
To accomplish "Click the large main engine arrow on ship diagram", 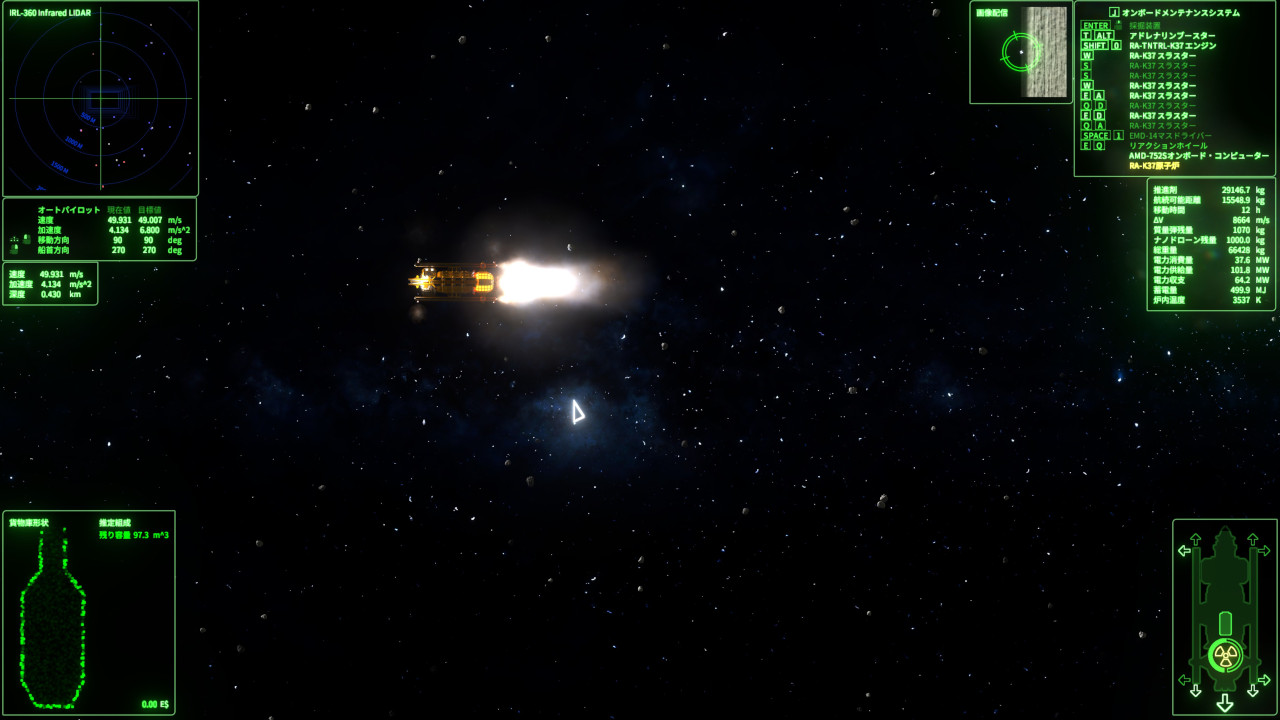I will point(1225,704).
